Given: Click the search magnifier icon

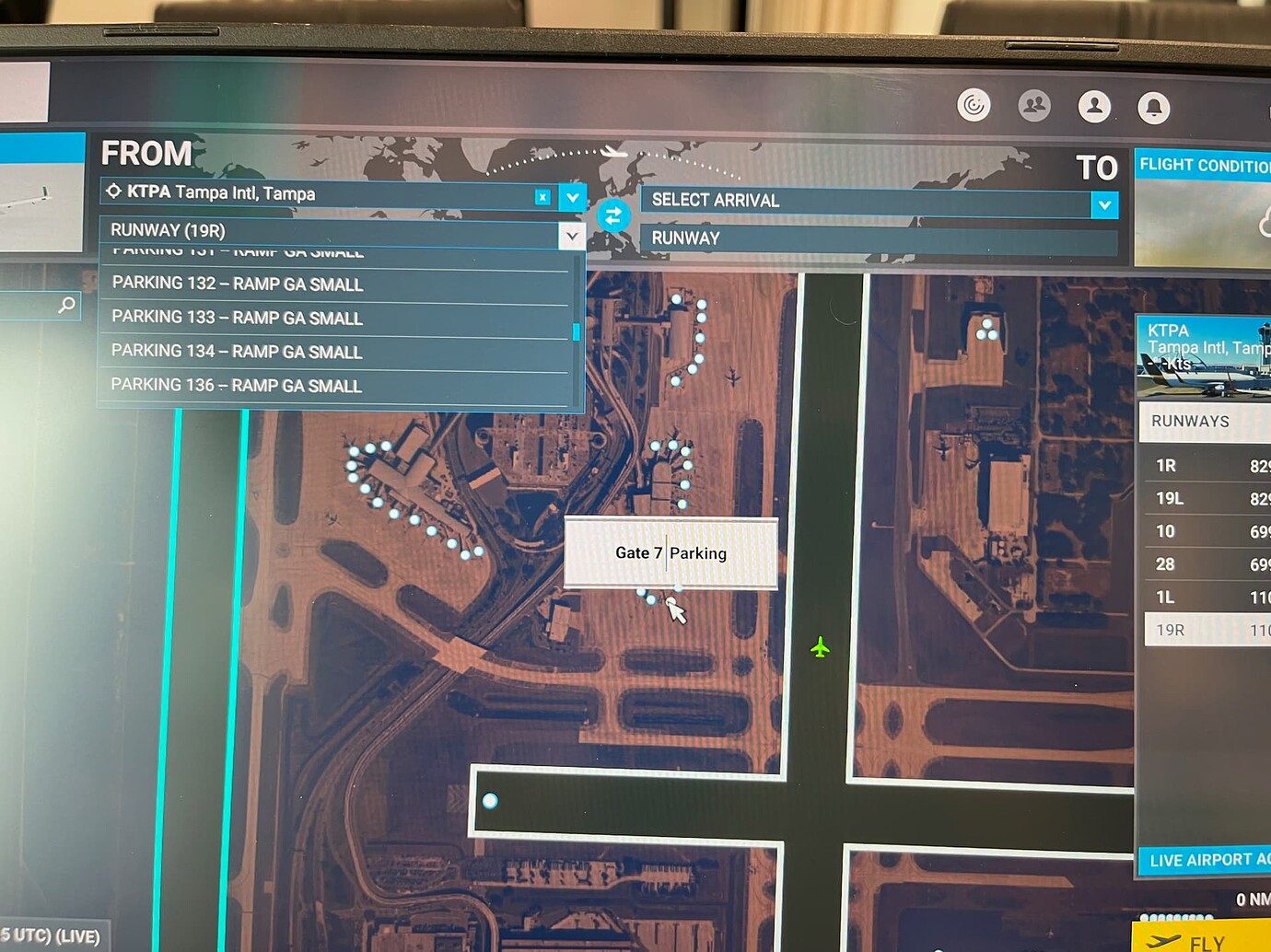Looking at the screenshot, I should click(65, 306).
